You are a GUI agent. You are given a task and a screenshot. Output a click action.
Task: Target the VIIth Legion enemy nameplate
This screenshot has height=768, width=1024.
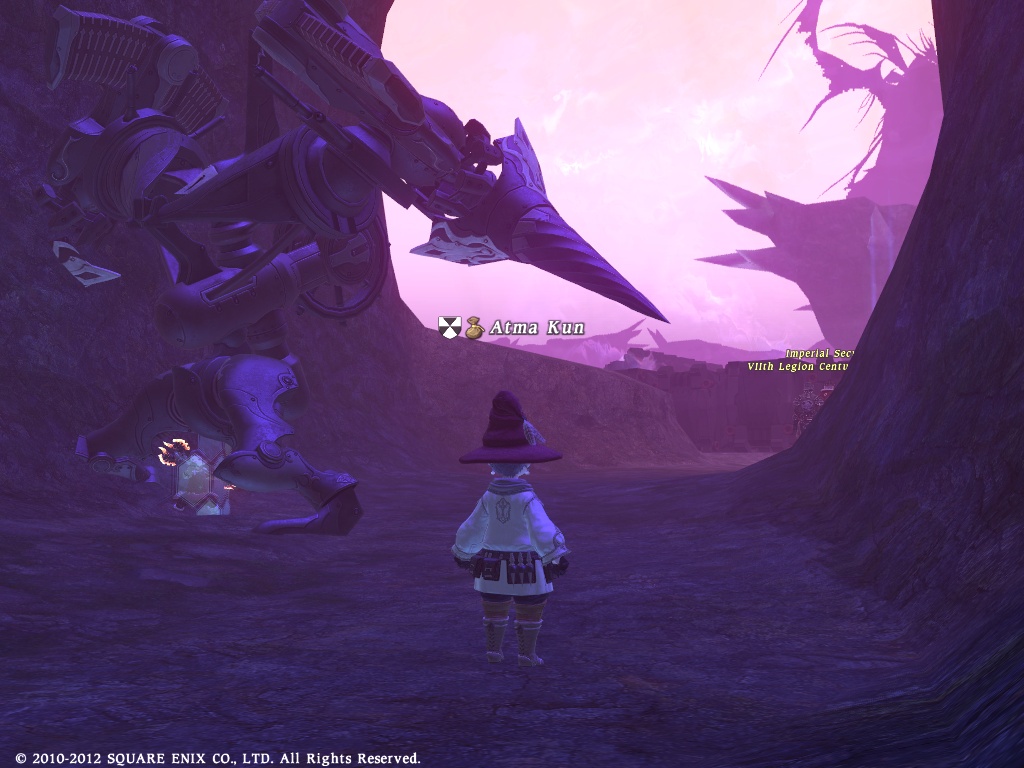coord(798,367)
